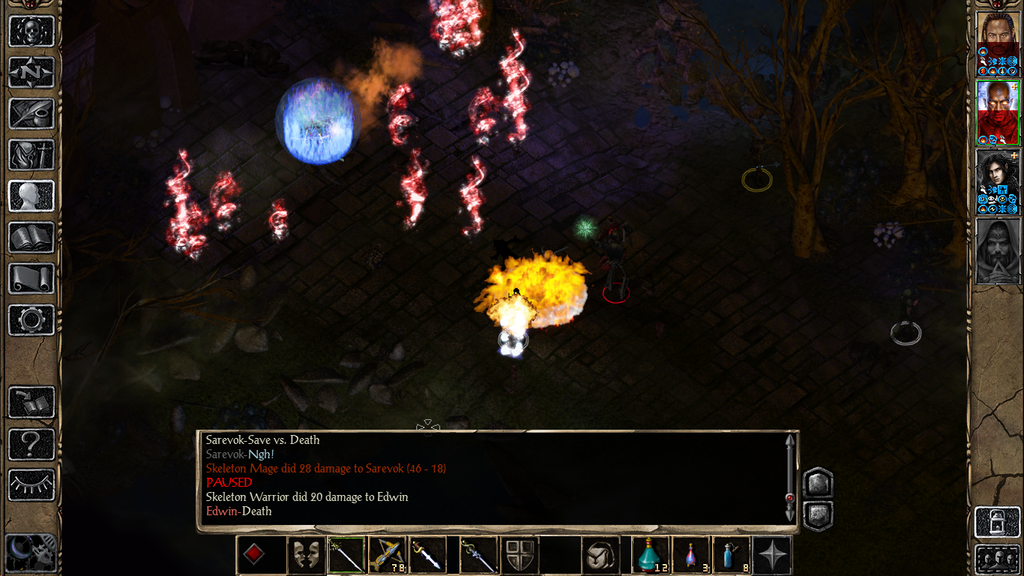Screen dimensions: 1024x576
Task: Activate the theater masks talk button
Action: pyautogui.click(x=304, y=555)
